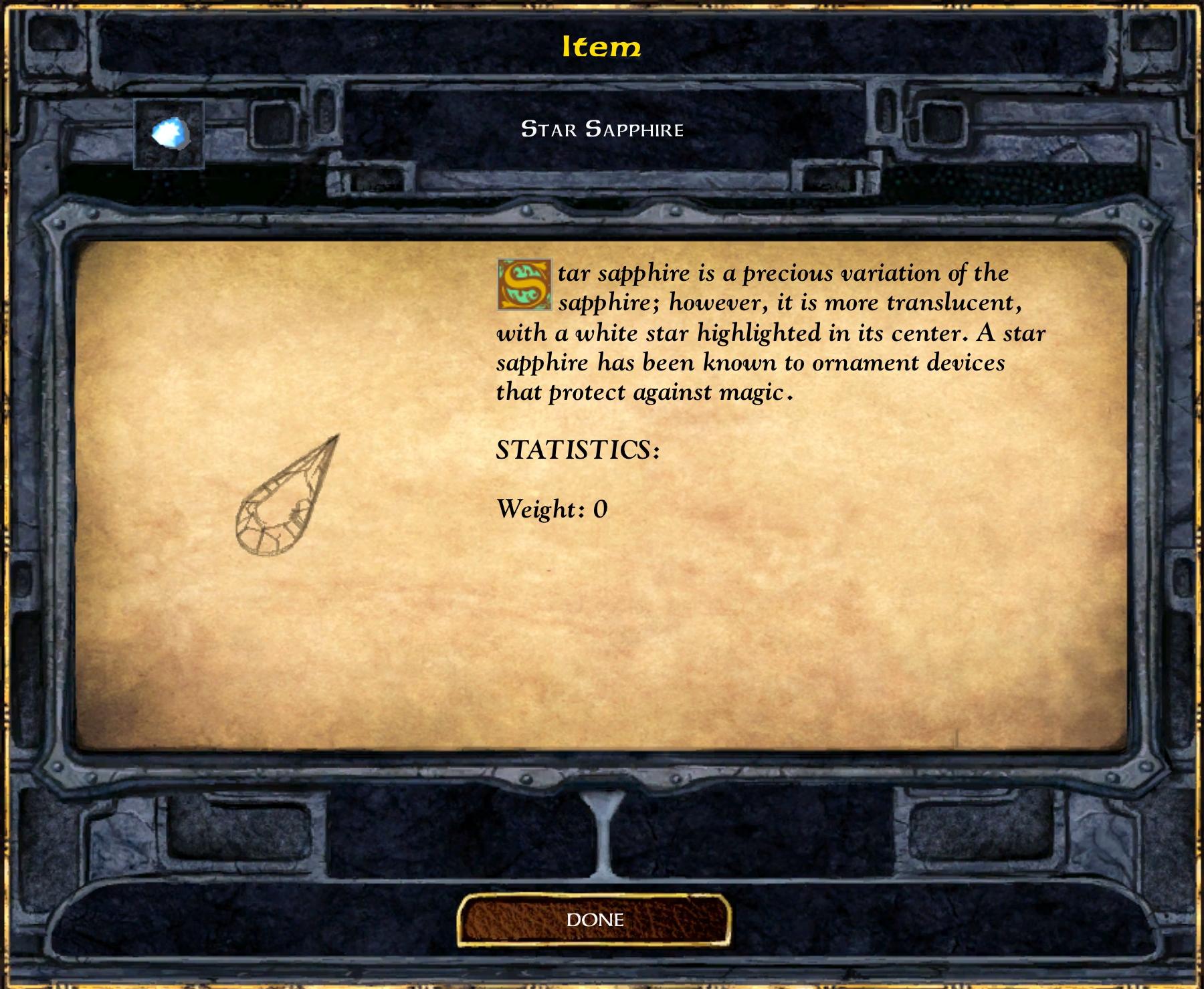Select the Star Sapphire gem icon

169,134
